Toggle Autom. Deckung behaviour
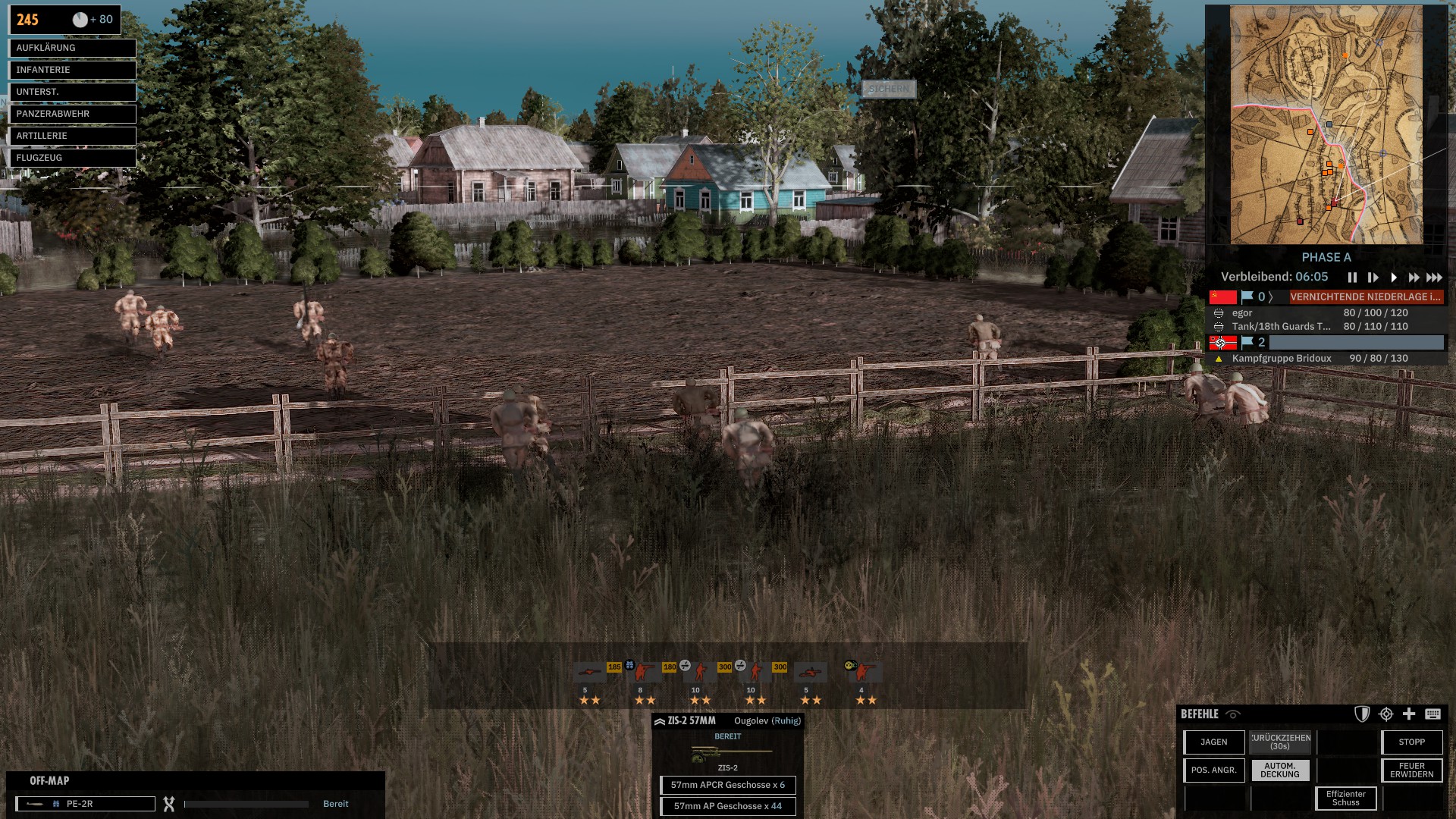The image size is (1456, 819). (x=1280, y=770)
